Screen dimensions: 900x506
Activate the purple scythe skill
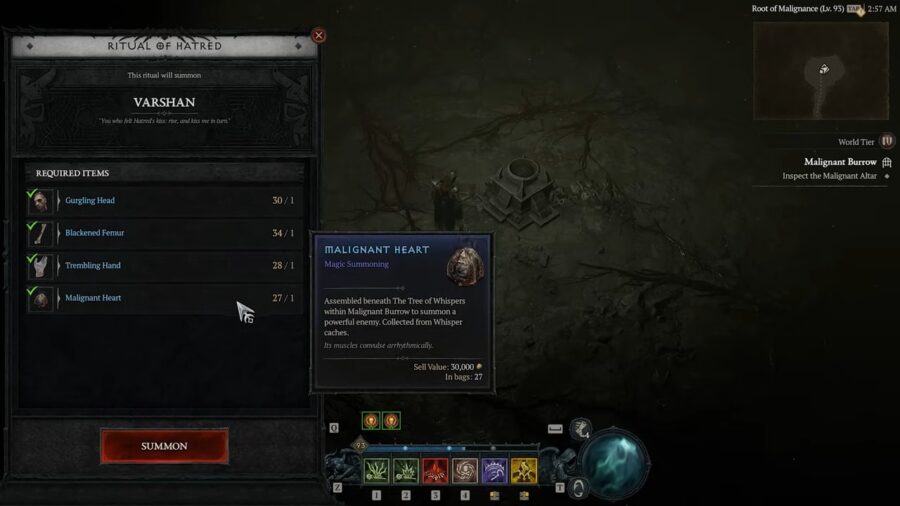[494, 471]
